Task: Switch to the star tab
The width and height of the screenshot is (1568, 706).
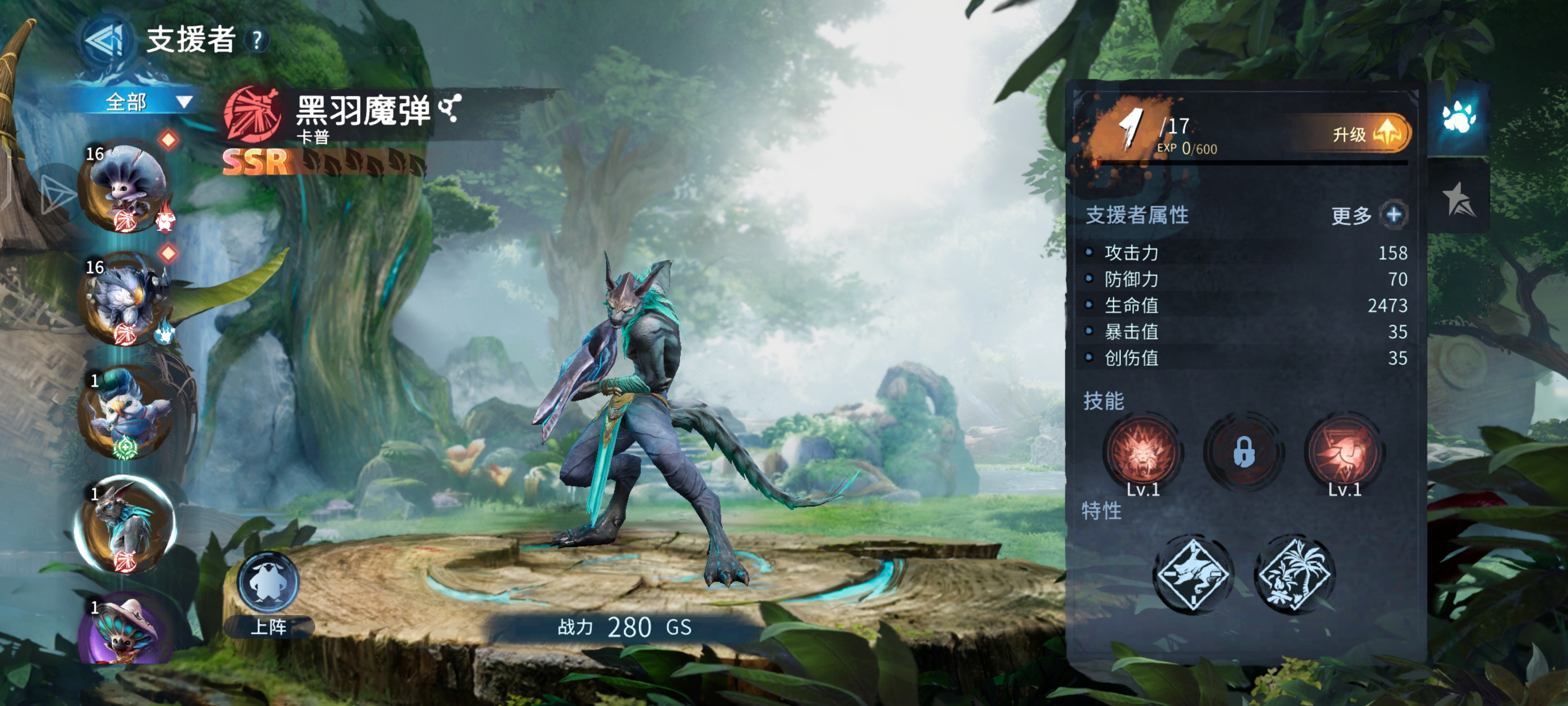Action: pos(1458,199)
